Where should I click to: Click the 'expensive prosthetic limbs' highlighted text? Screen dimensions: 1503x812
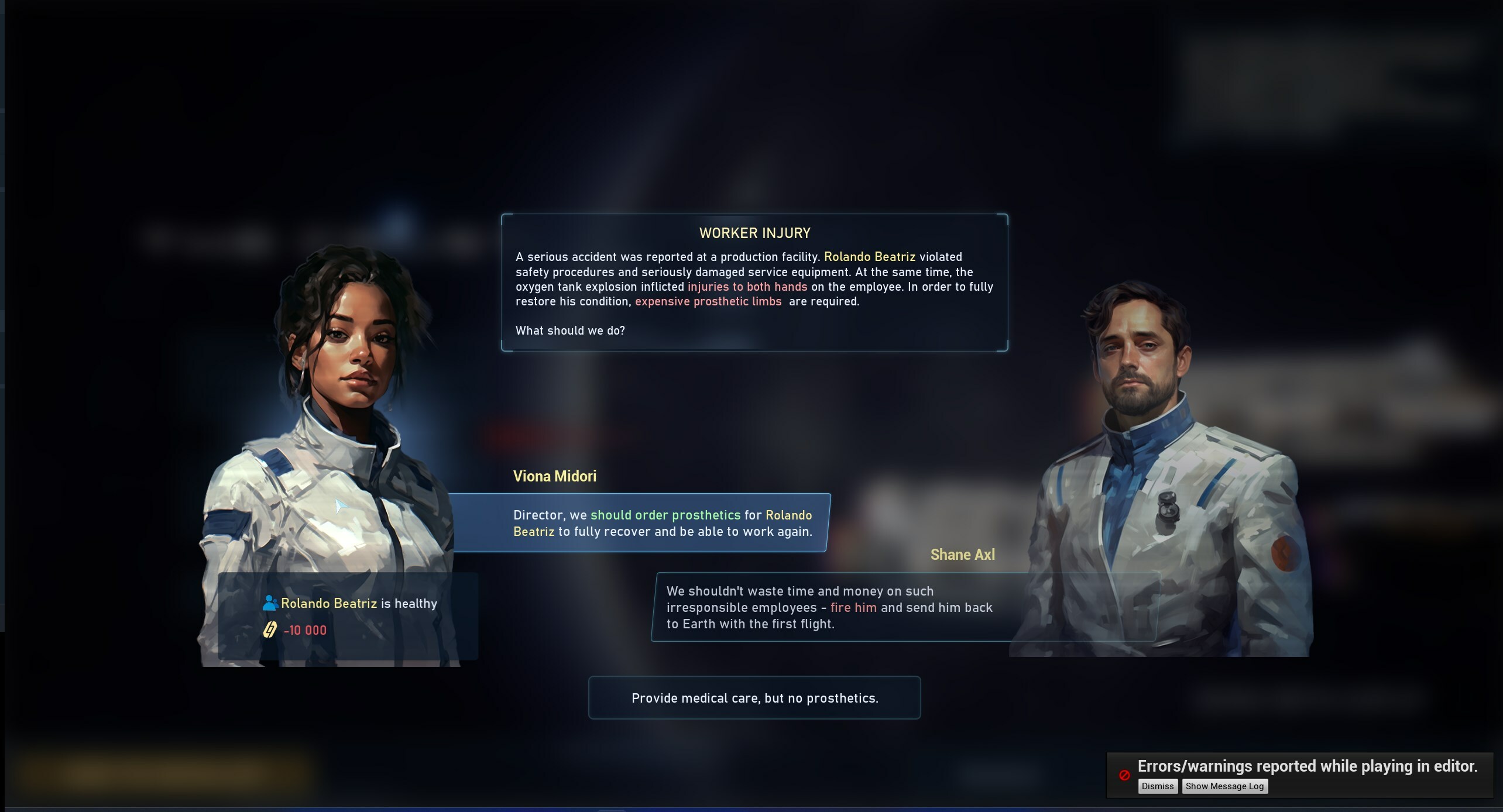[708, 301]
